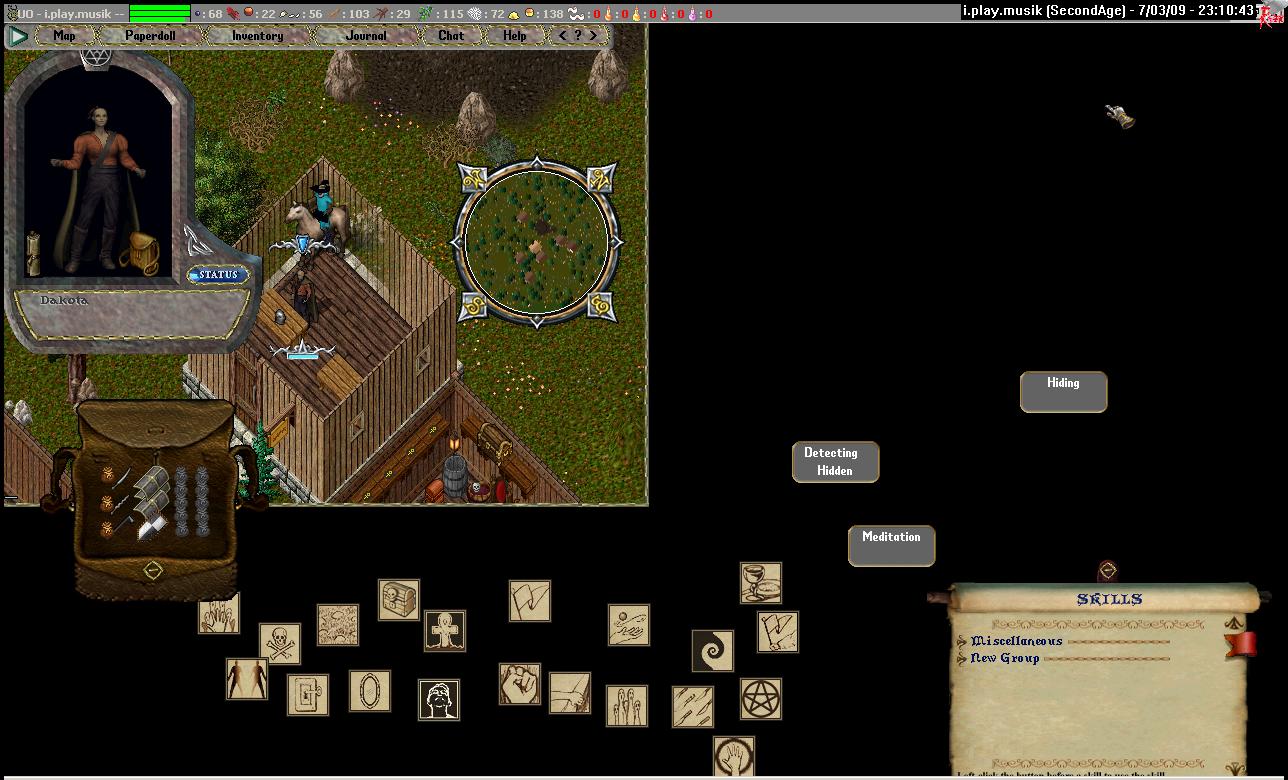Select the spiral spell icon
Screen dimensions: 1288x780
pyautogui.click(x=713, y=651)
